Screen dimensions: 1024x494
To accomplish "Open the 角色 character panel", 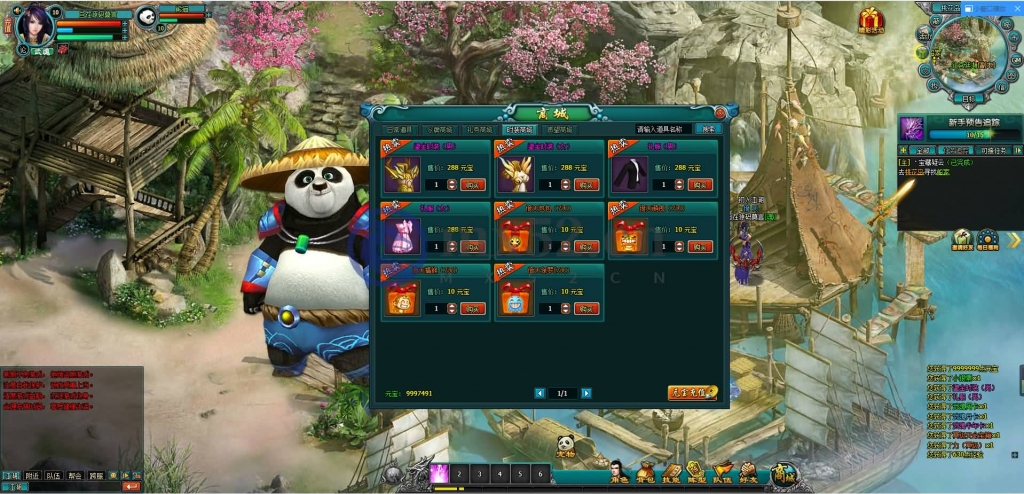I will tap(619, 473).
